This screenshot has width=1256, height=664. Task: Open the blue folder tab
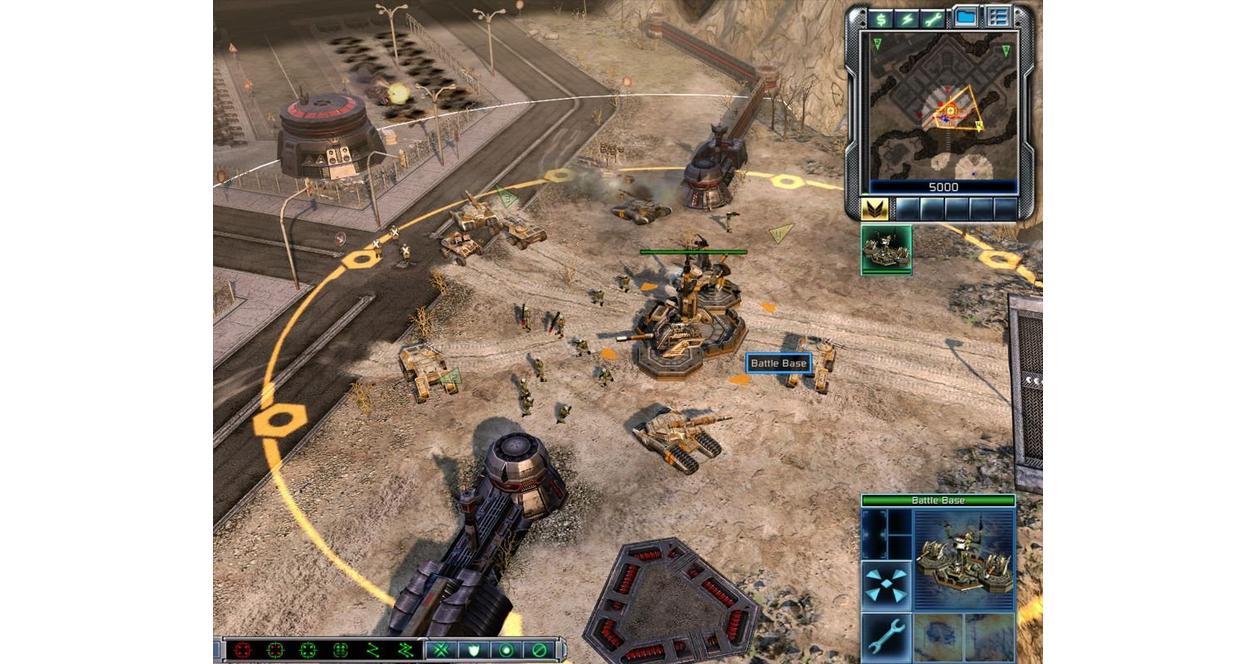click(965, 17)
